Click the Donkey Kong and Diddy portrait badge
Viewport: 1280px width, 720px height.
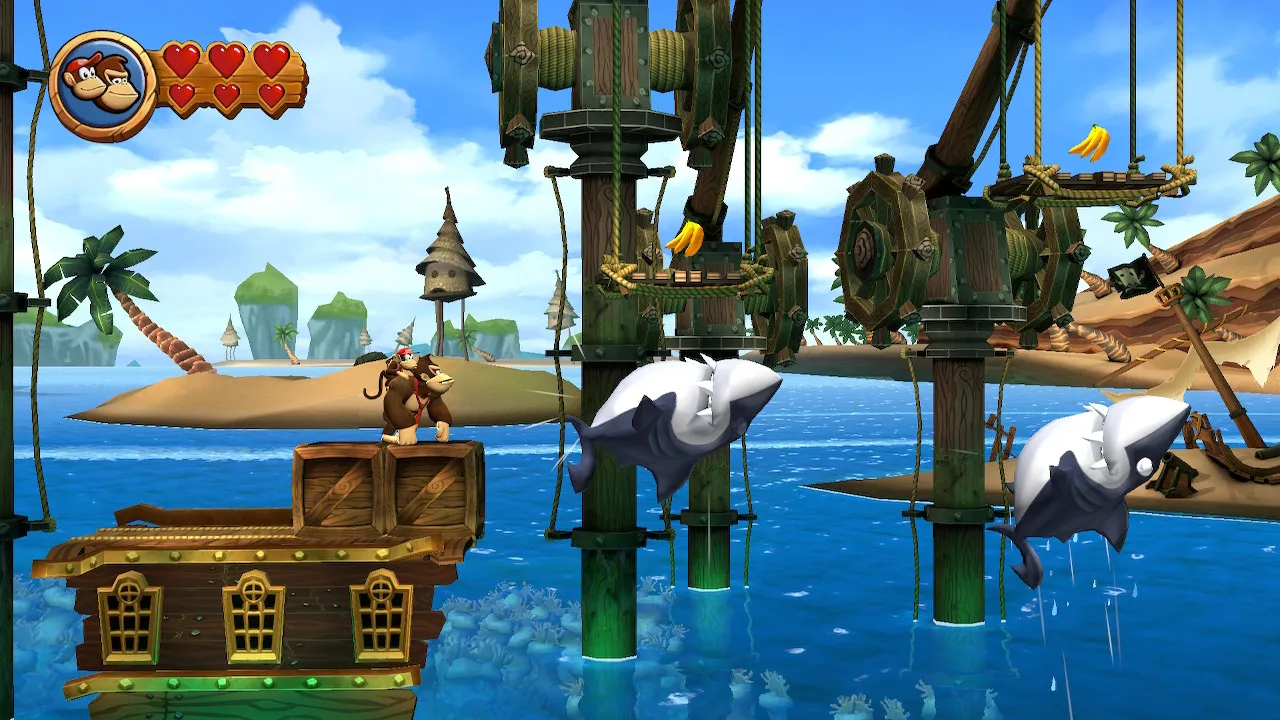tap(102, 85)
